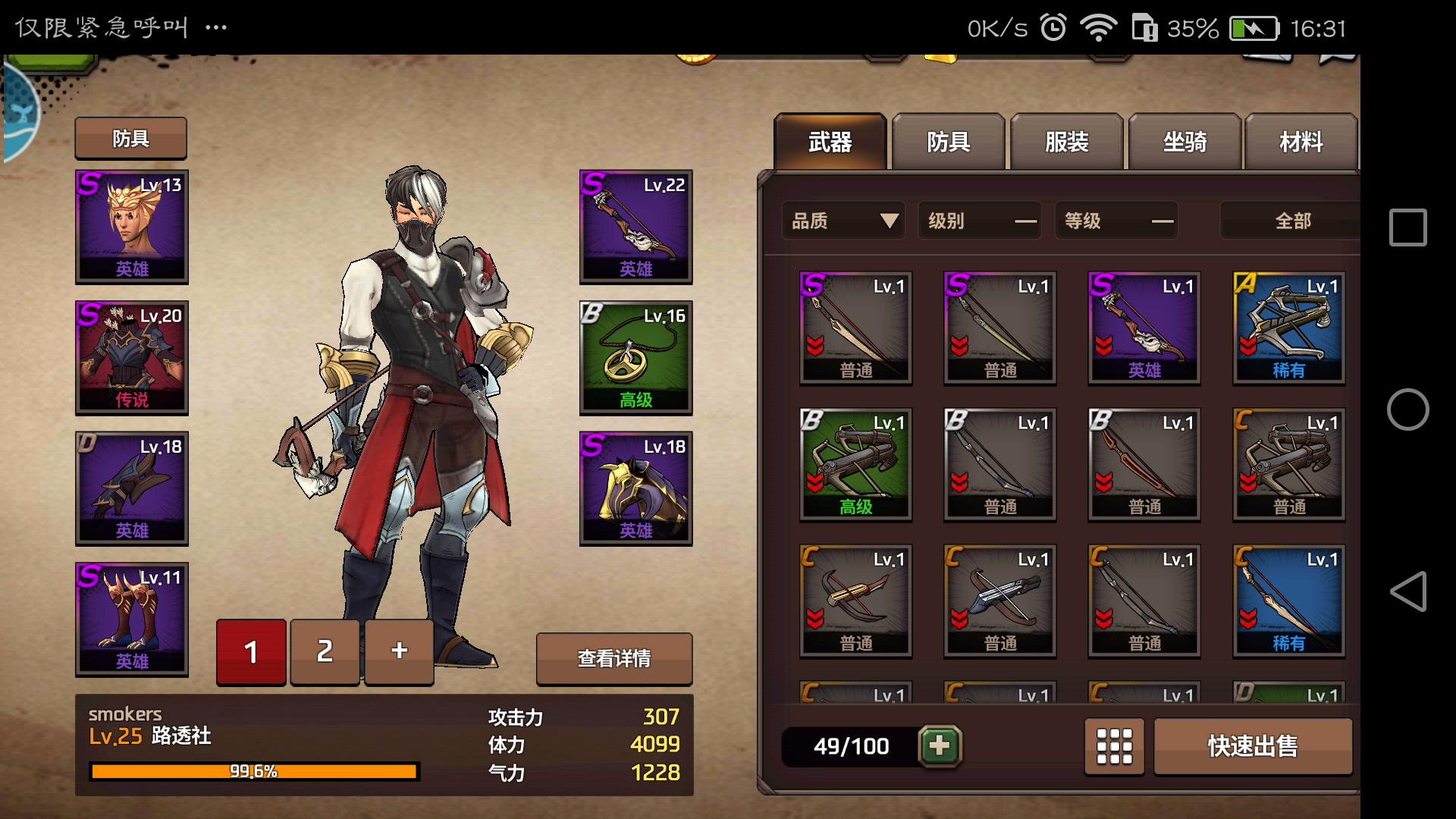View character details via 查看详情
This screenshot has width=1456, height=819.
(x=613, y=658)
